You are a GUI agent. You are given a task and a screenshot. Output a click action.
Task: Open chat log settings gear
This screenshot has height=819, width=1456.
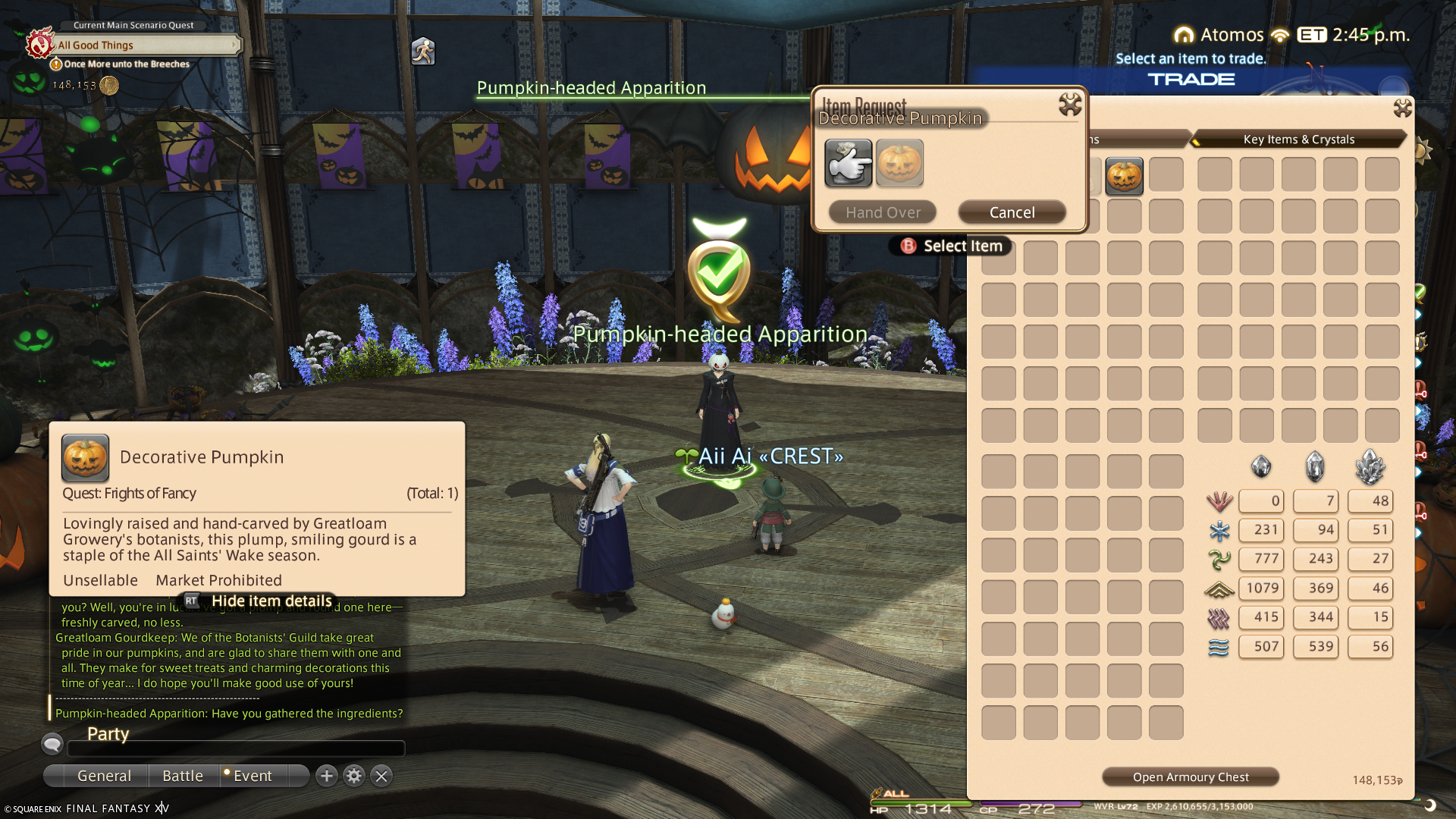[354, 776]
